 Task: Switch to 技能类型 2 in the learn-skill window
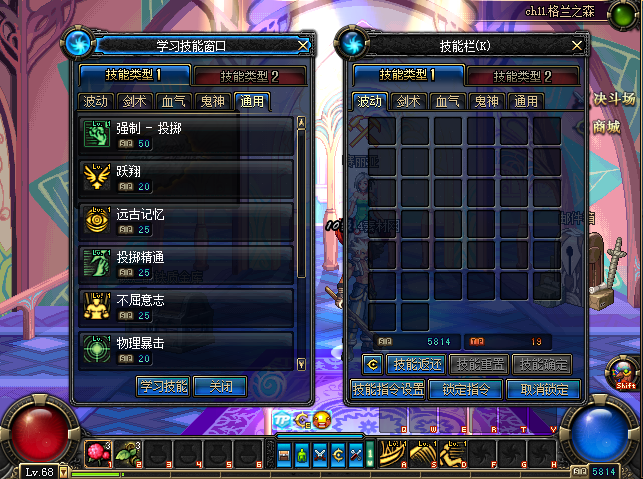coord(249,76)
